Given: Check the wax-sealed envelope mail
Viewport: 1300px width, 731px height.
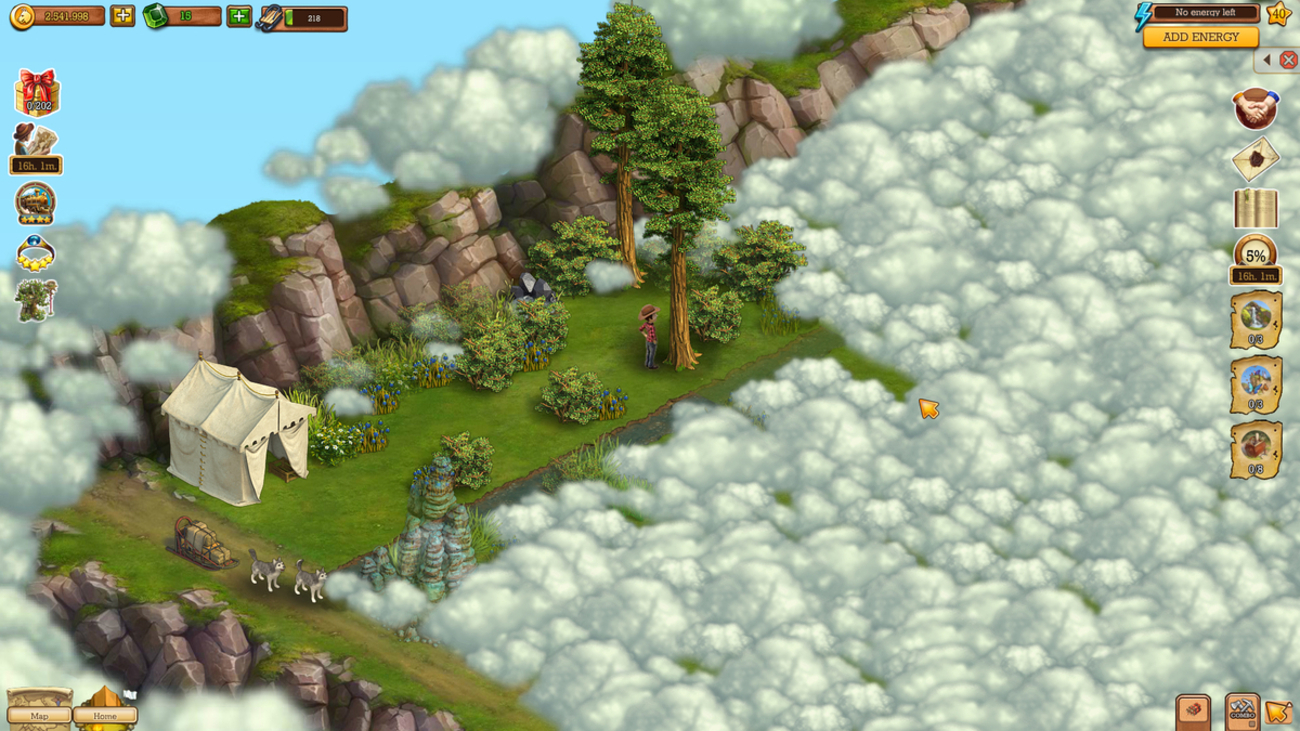Looking at the screenshot, I should click(x=1255, y=159).
